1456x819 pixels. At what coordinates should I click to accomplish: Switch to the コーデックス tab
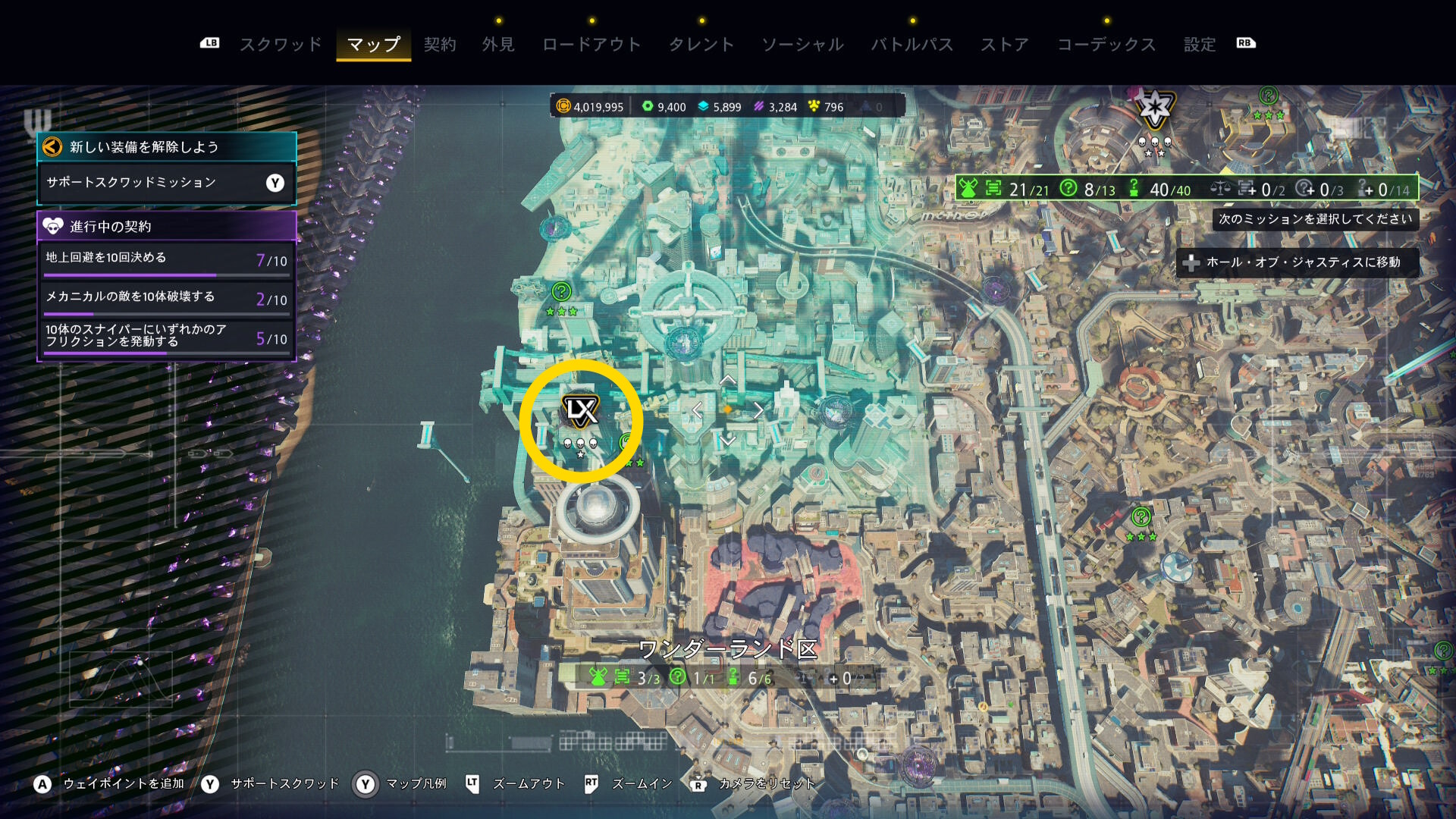1106,45
